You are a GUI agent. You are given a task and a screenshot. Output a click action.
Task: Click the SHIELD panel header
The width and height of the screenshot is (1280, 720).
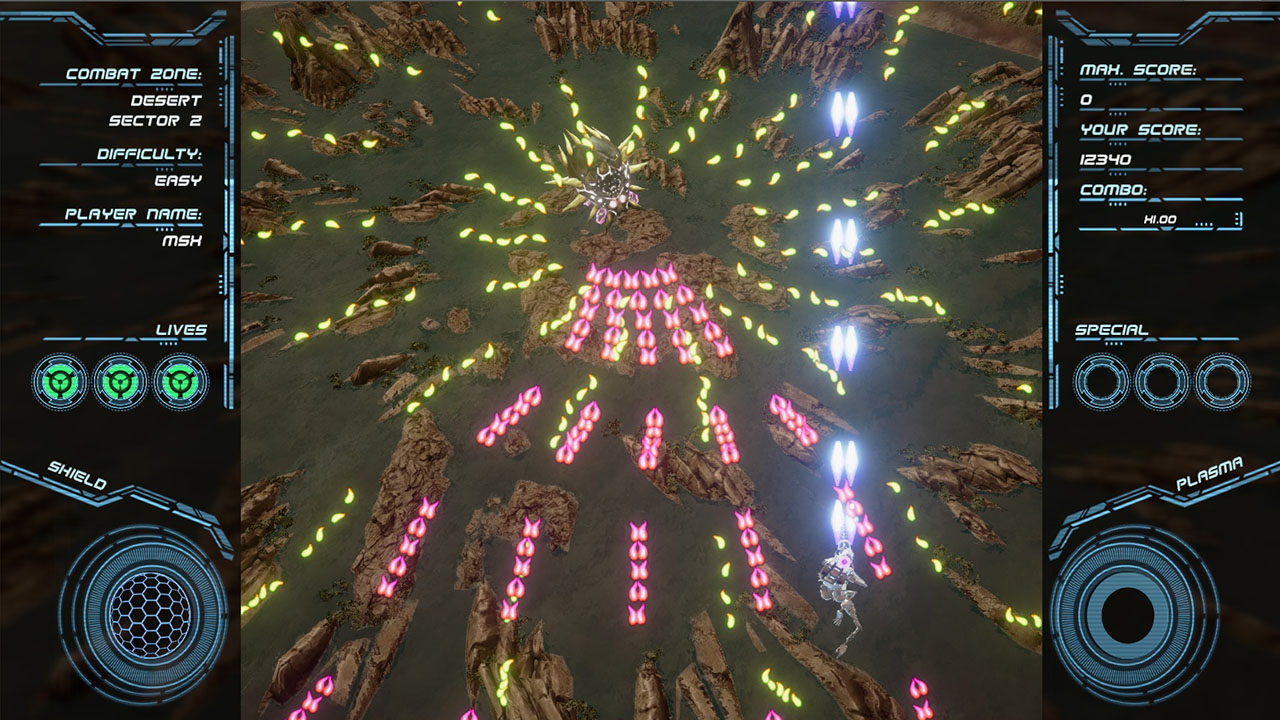click(80, 472)
